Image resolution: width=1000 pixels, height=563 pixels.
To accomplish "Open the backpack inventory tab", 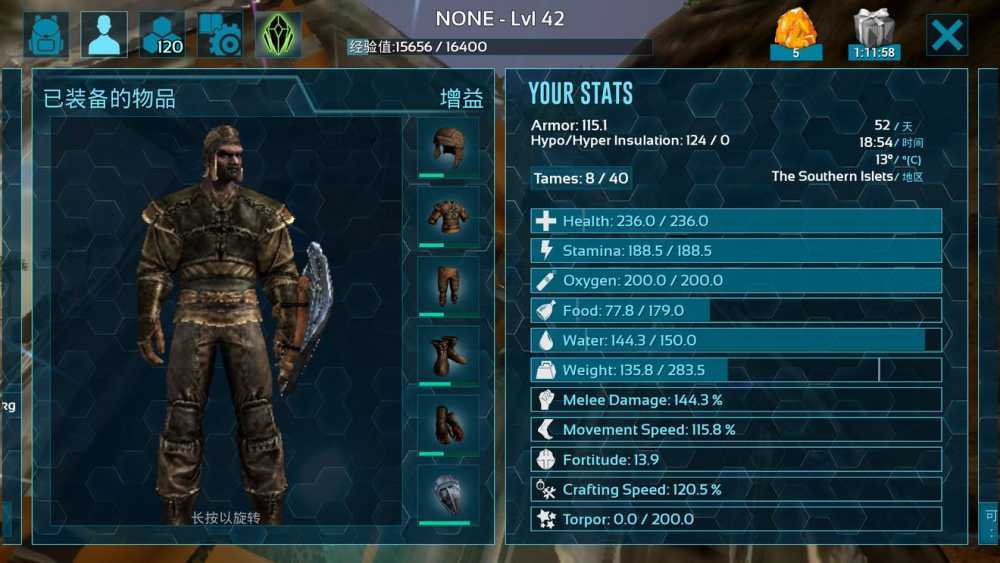I will (x=46, y=35).
